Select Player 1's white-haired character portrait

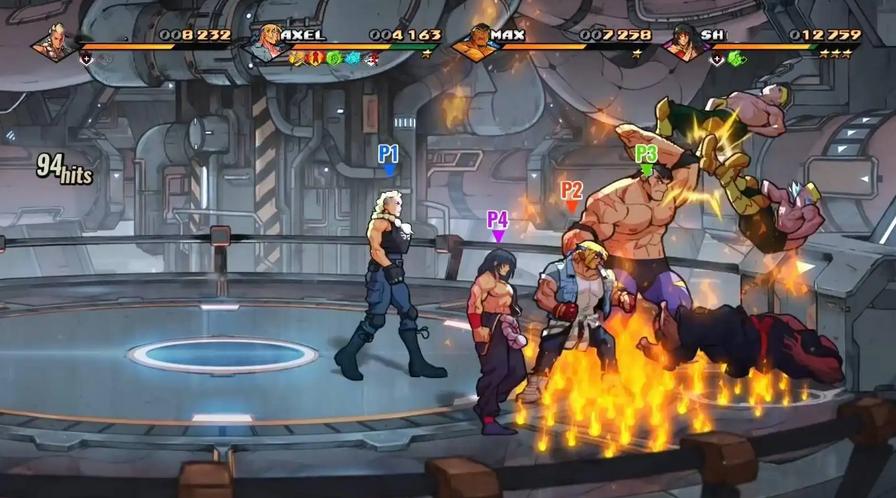tap(51, 42)
